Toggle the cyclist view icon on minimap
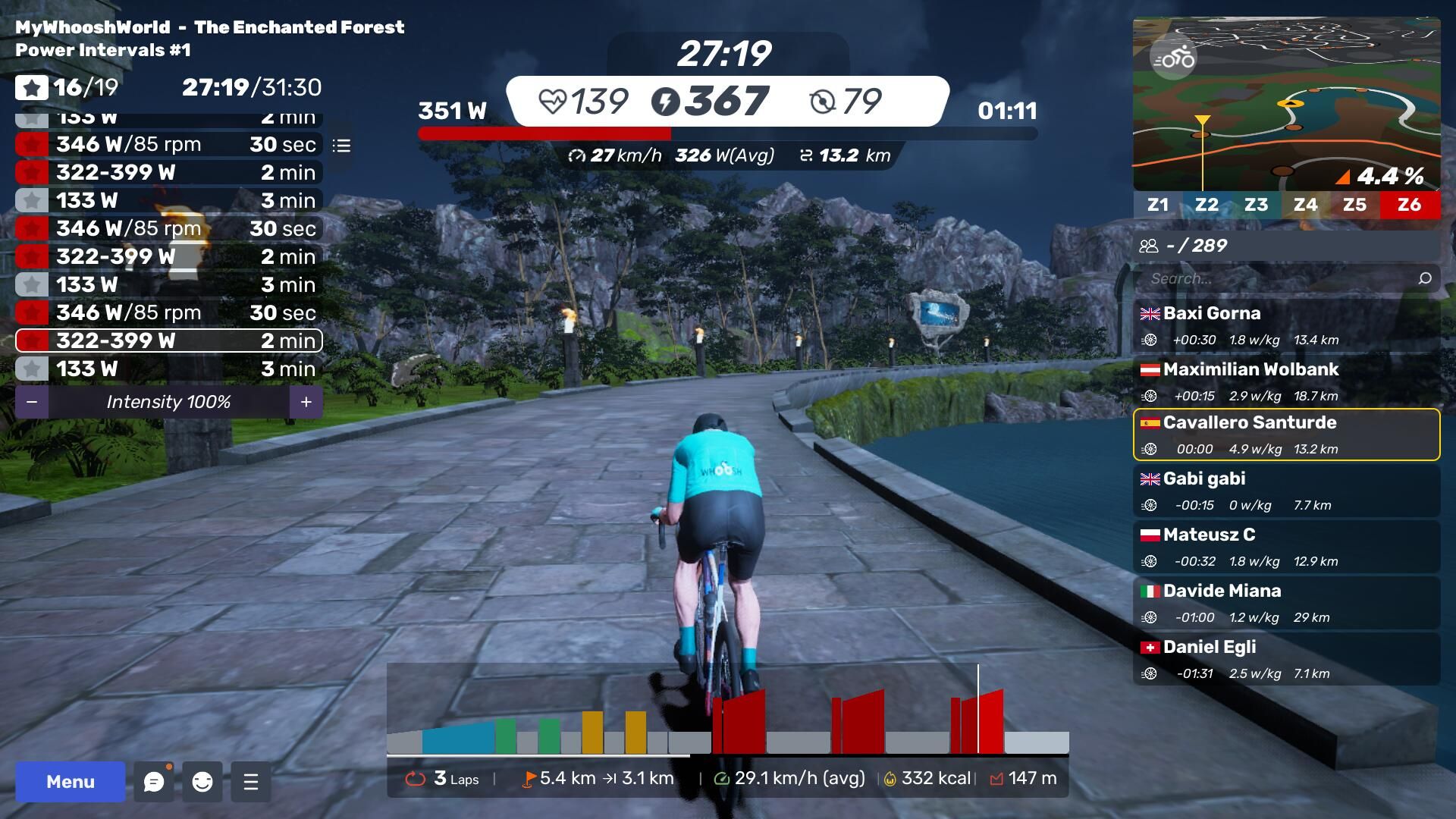Viewport: 1456px width, 819px height. 1173,58
